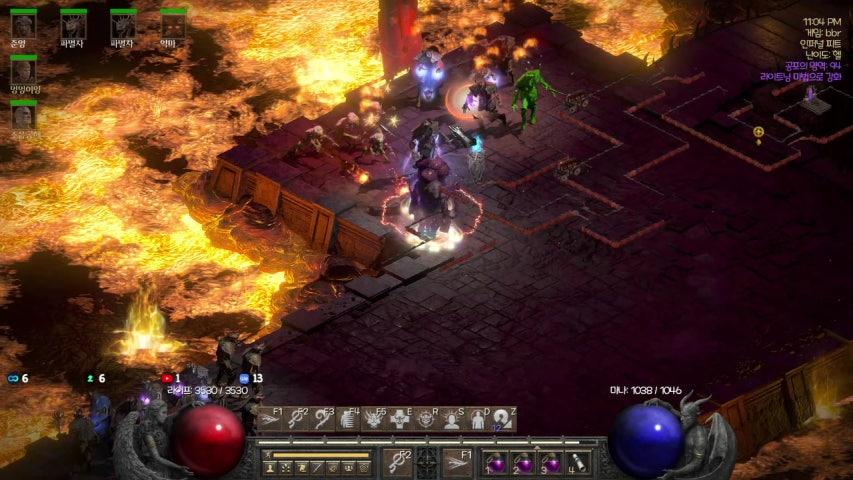Image resolution: width=853 pixels, height=480 pixels.
Task: Drink the purple potion in belt slot 1
Action: [x=496, y=463]
